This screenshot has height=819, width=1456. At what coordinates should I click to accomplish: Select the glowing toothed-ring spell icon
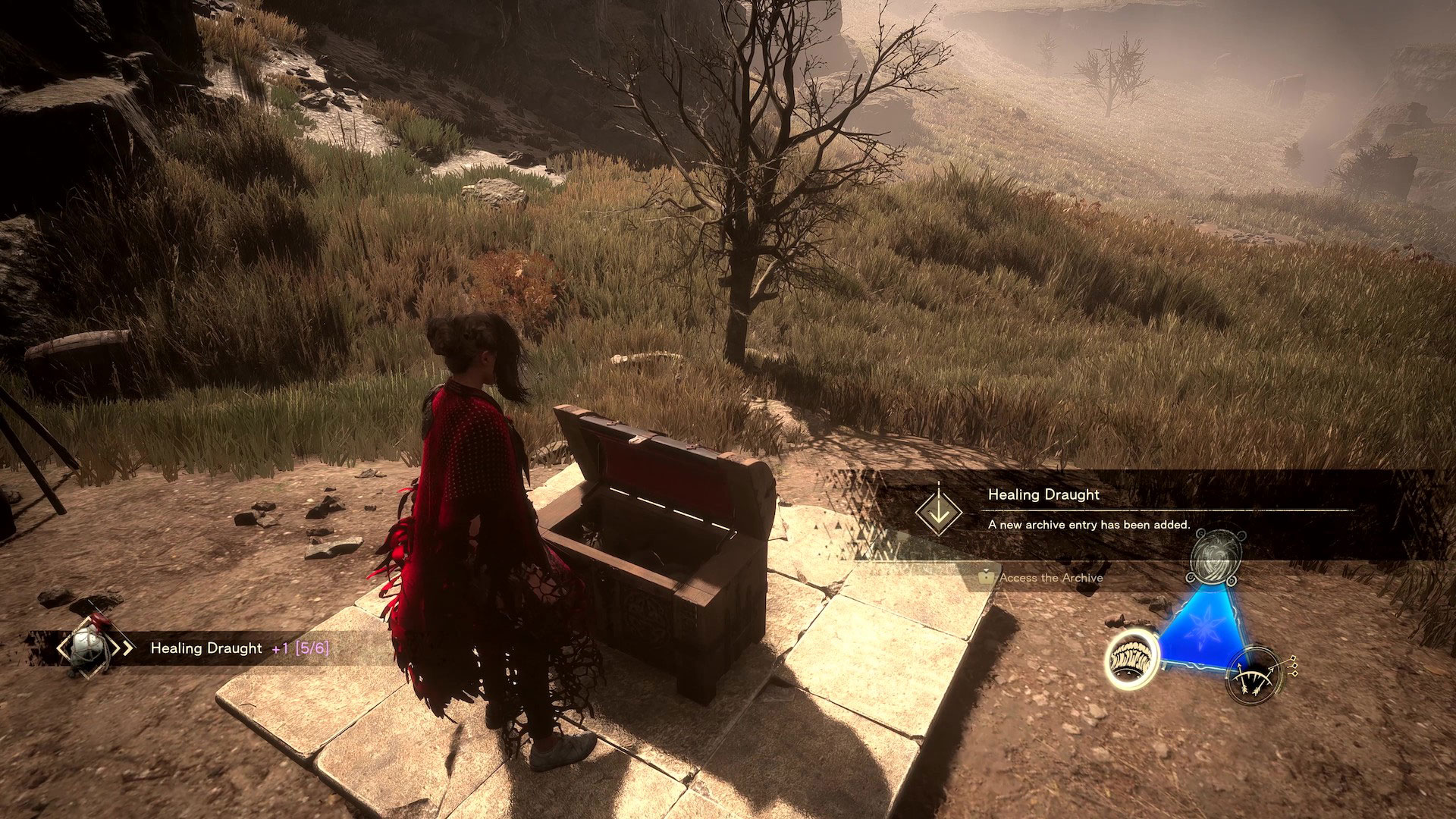pyautogui.click(x=1131, y=660)
